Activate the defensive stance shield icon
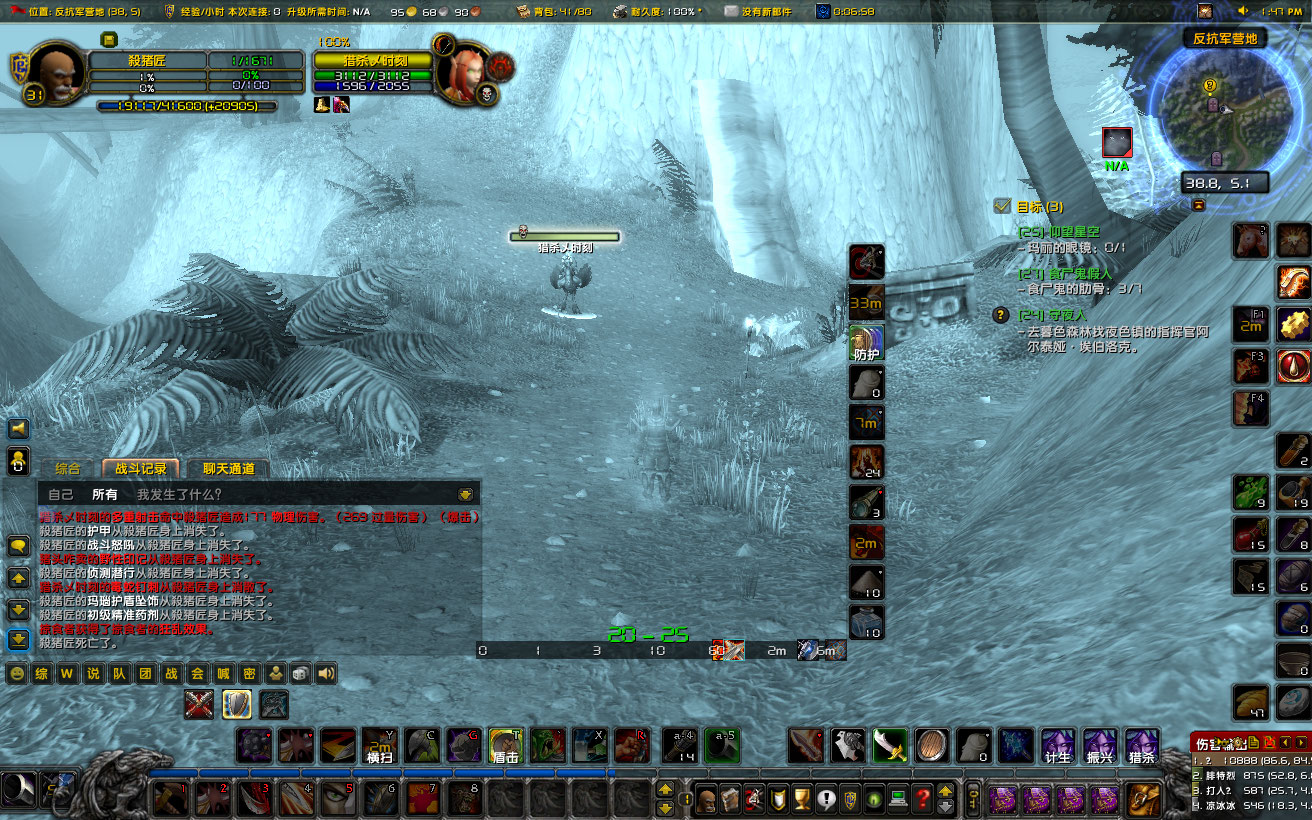 point(866,341)
